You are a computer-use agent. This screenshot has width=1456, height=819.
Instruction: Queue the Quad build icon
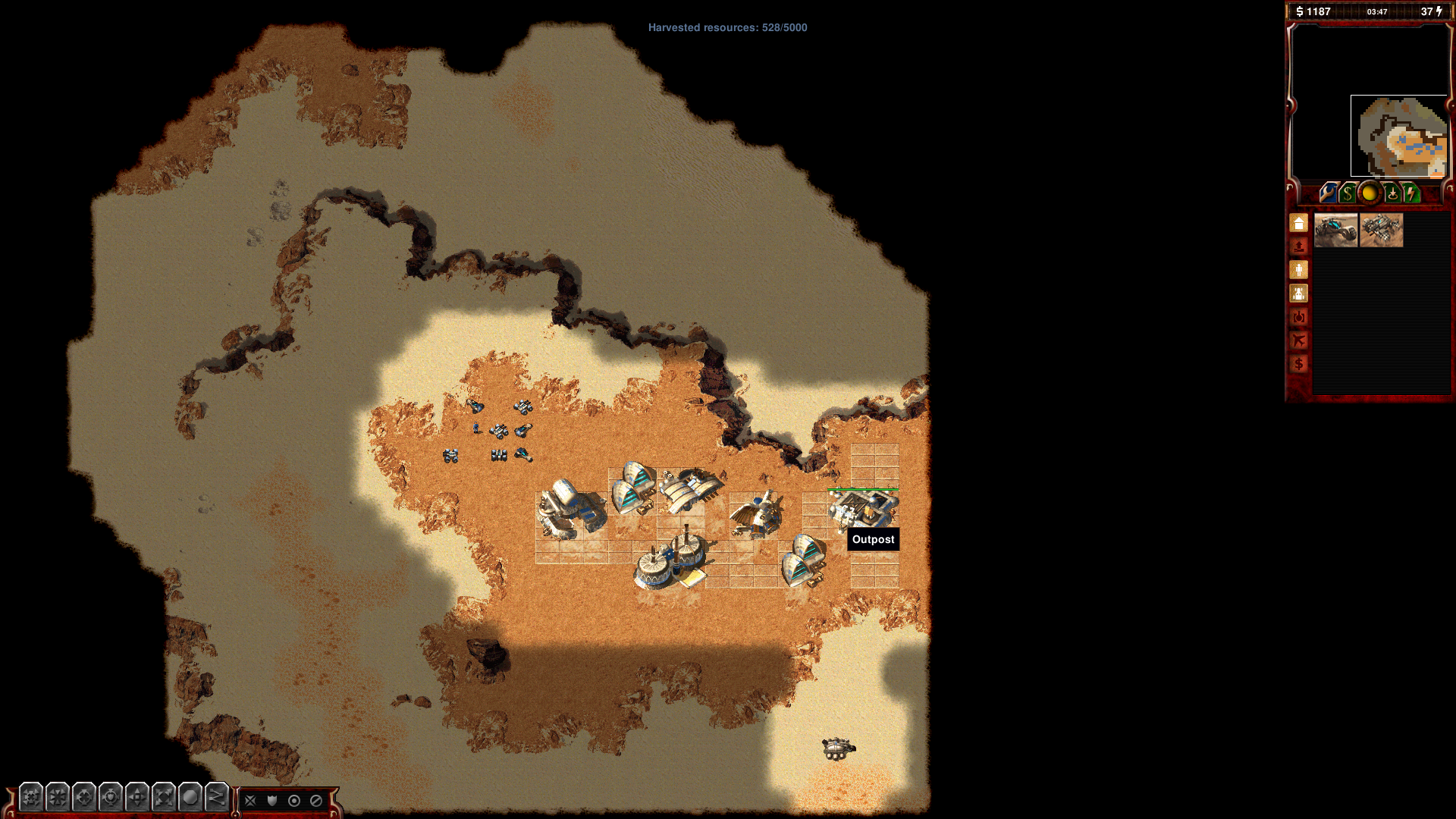(x=1381, y=231)
